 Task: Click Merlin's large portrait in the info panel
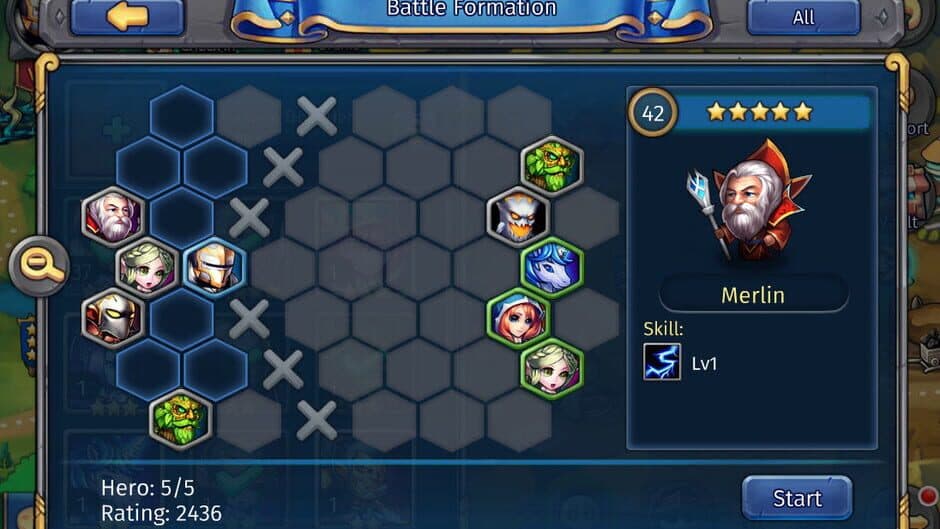coord(750,205)
